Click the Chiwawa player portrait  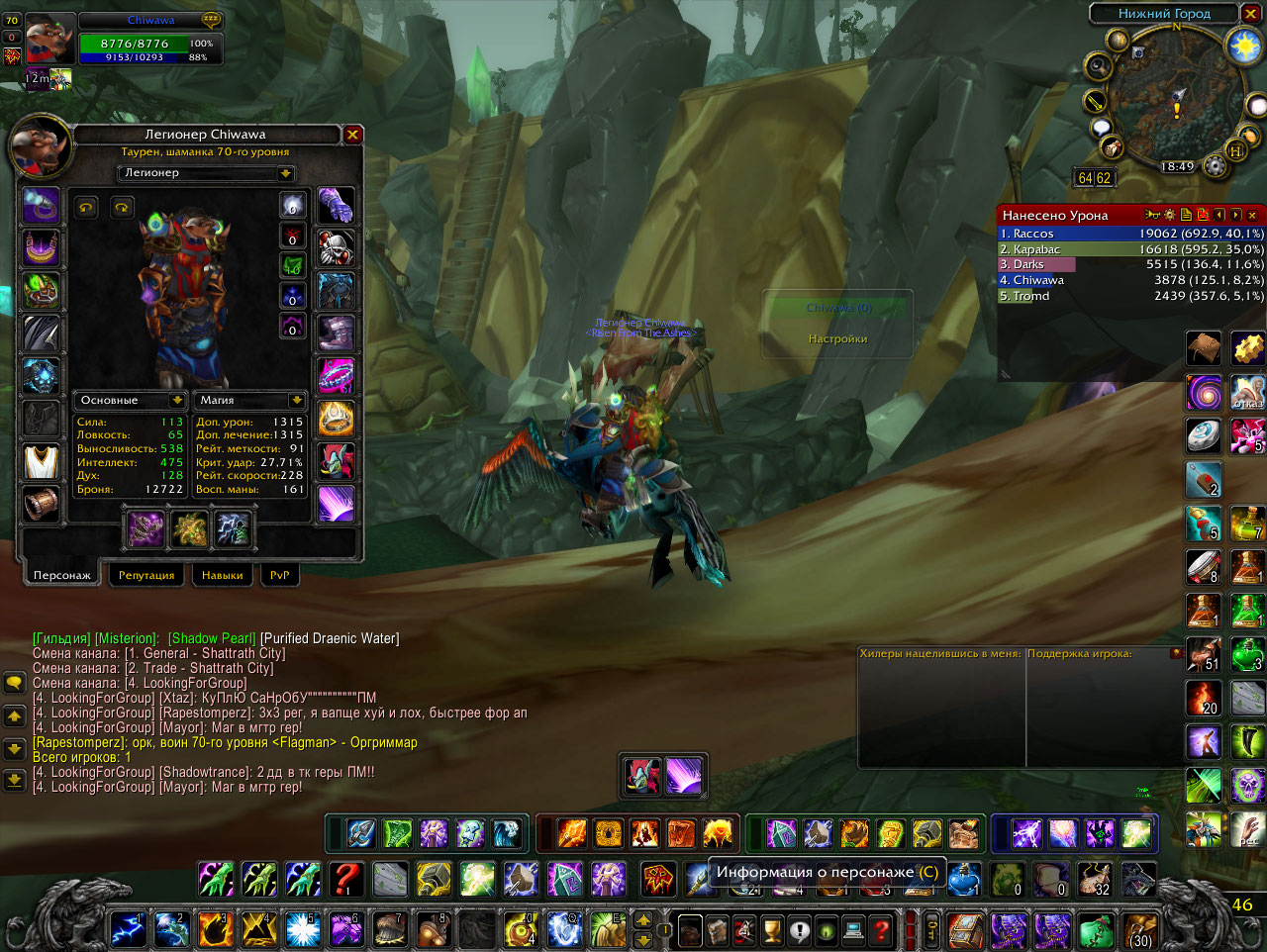(49, 40)
